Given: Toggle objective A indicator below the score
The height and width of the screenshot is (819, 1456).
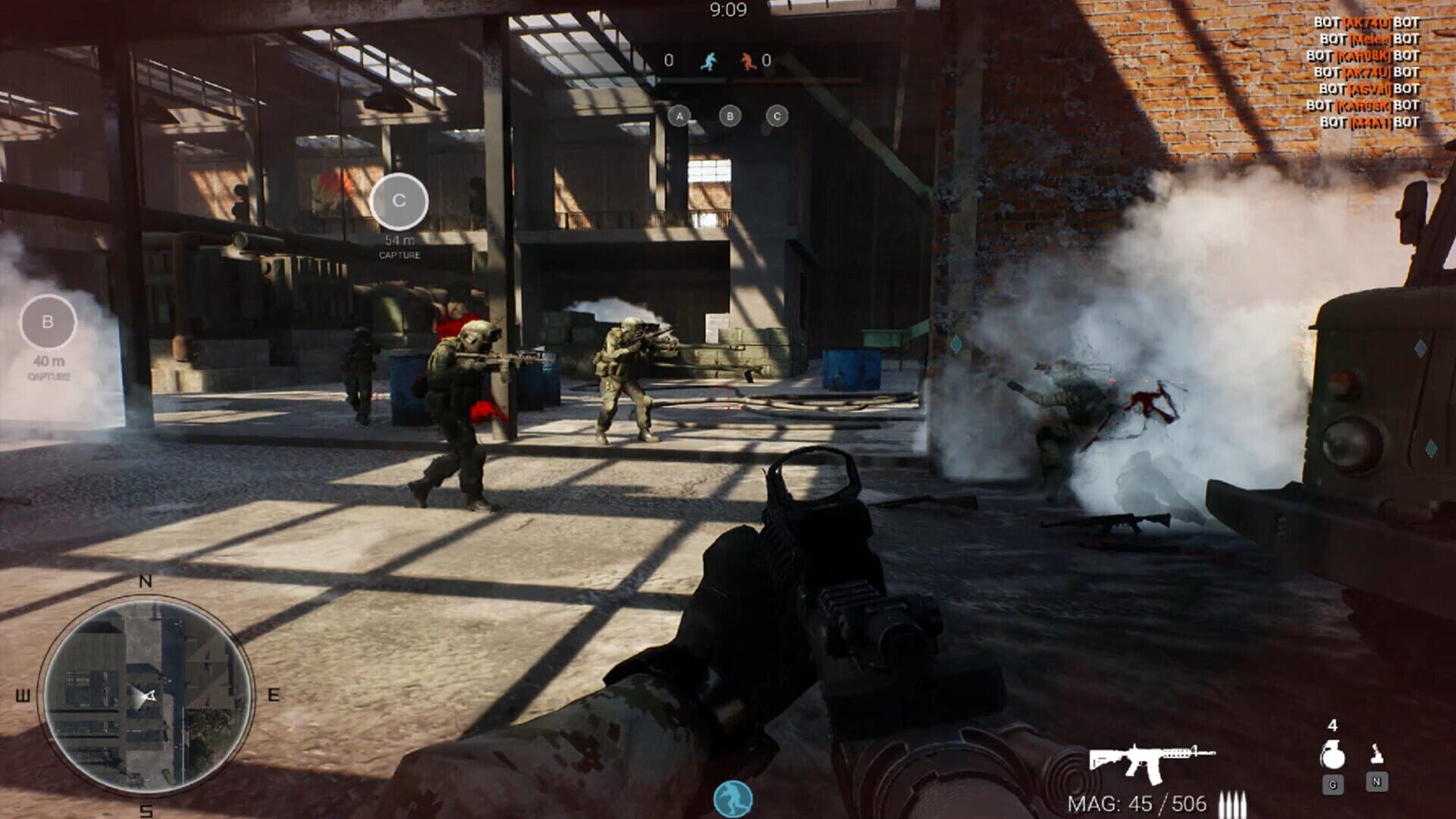Looking at the screenshot, I should coord(679,115).
